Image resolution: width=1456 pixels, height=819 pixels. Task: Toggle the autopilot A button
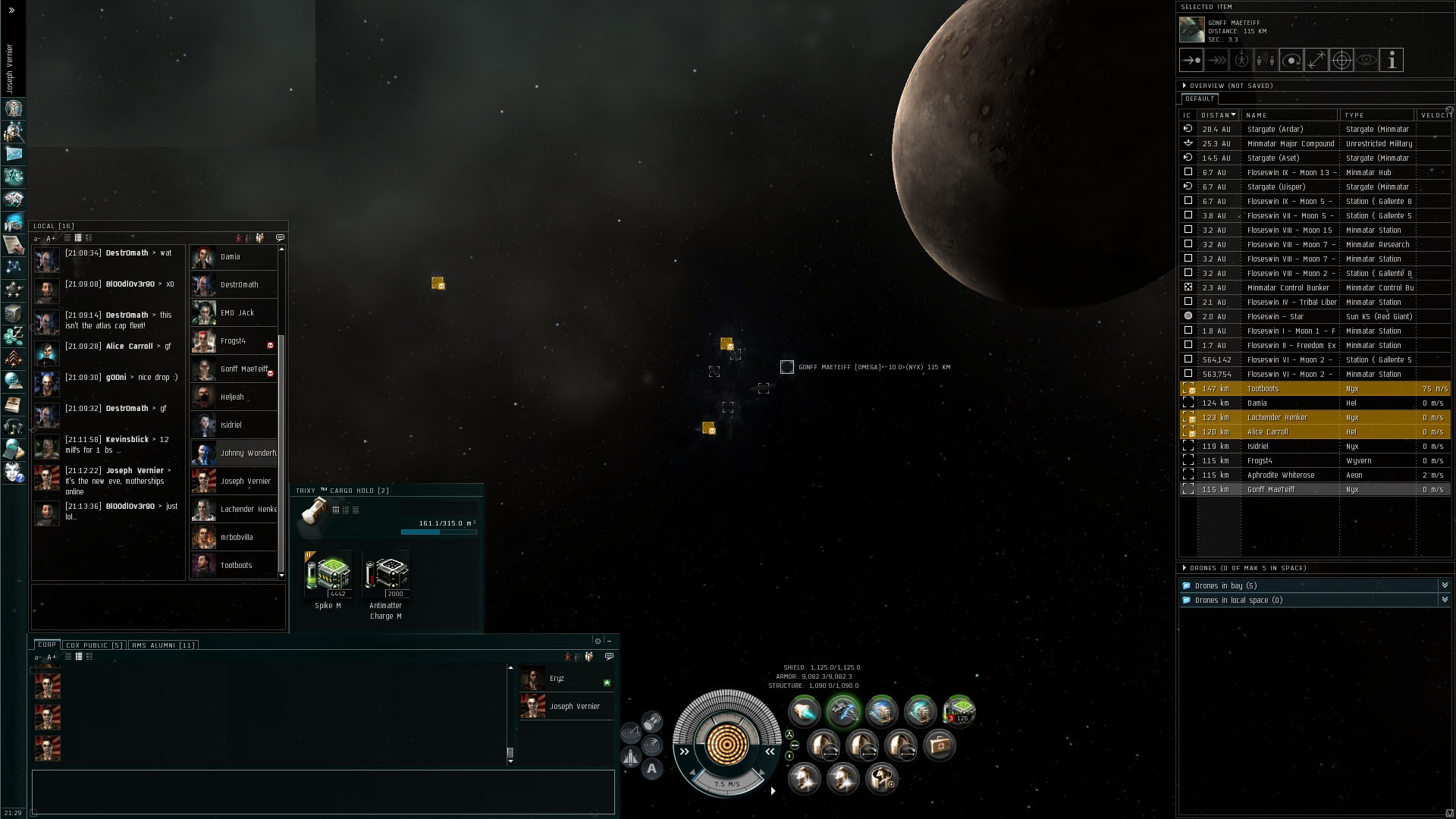(x=652, y=769)
